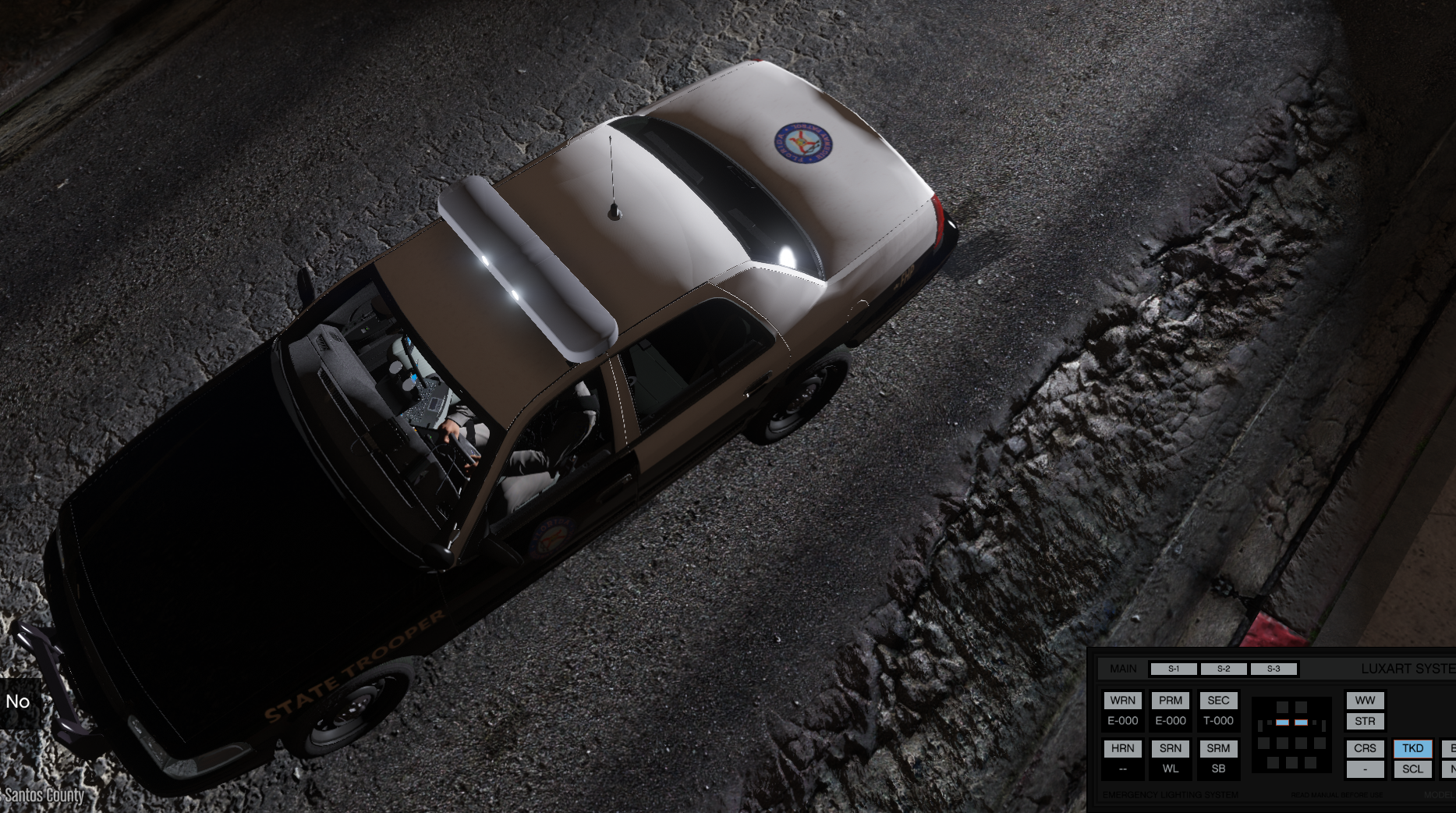Sound the HRN horn button

(1122, 748)
